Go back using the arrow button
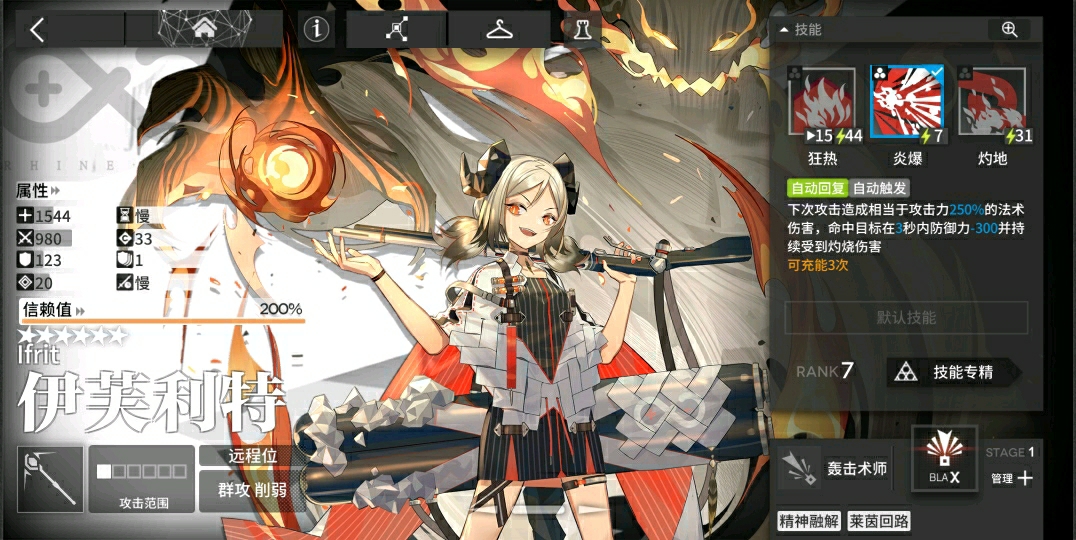This screenshot has width=1076, height=540. (38, 29)
